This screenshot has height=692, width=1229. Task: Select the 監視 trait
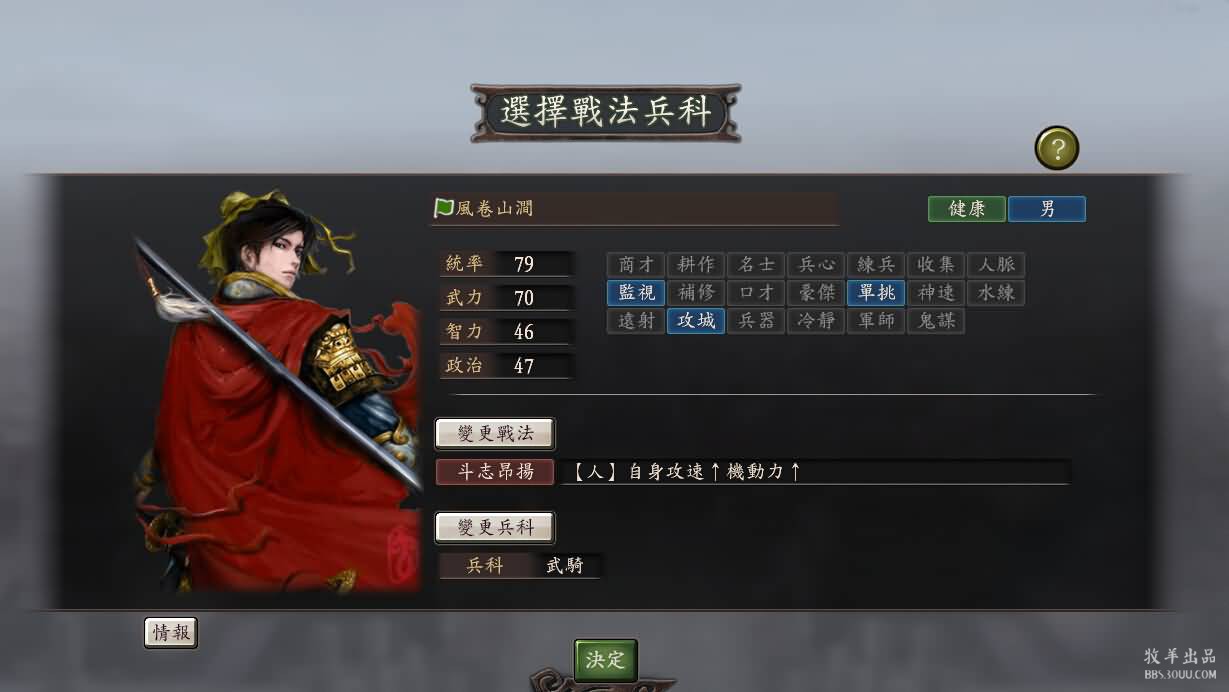point(636,293)
